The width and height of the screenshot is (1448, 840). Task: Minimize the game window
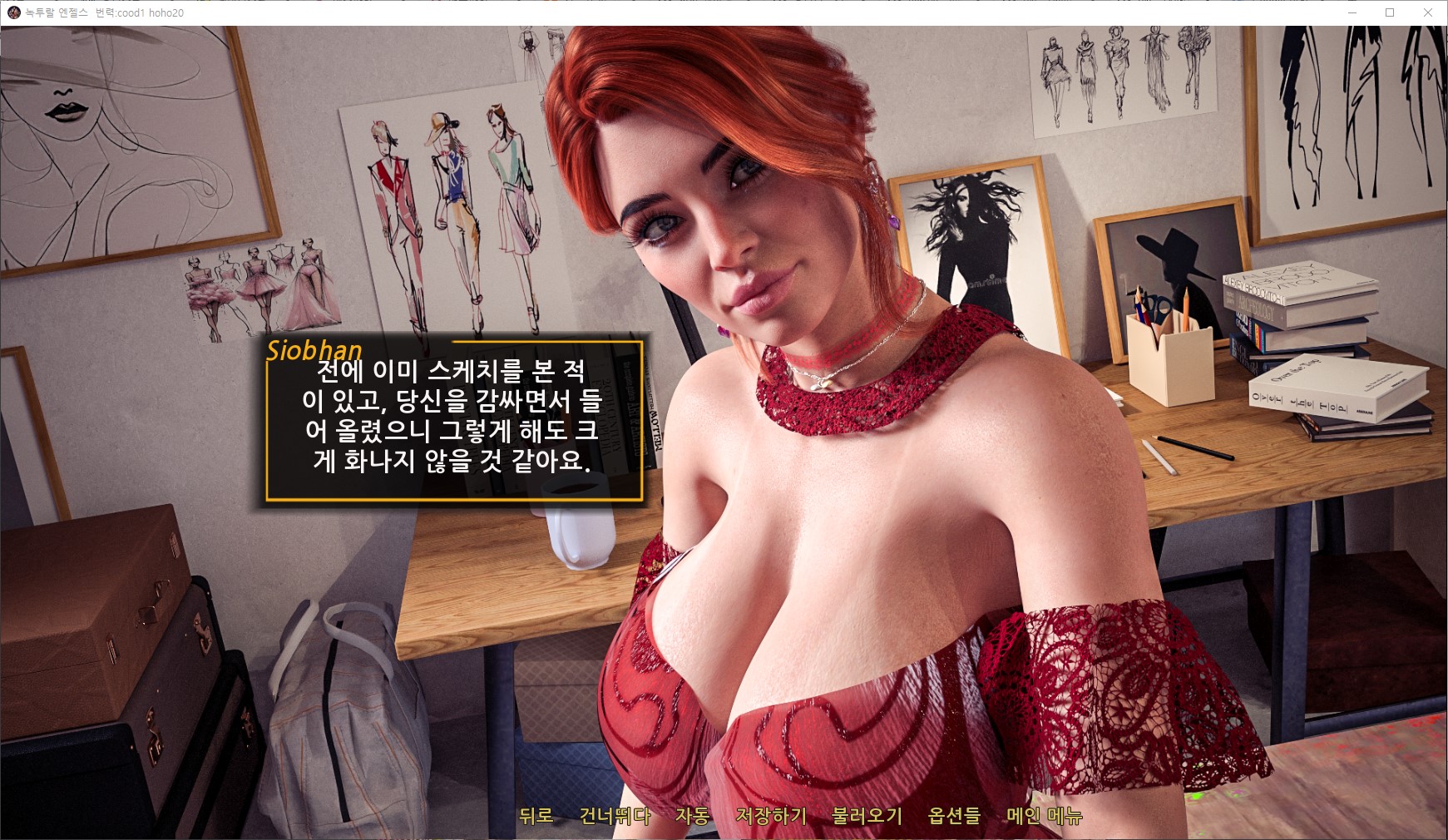point(1352,12)
